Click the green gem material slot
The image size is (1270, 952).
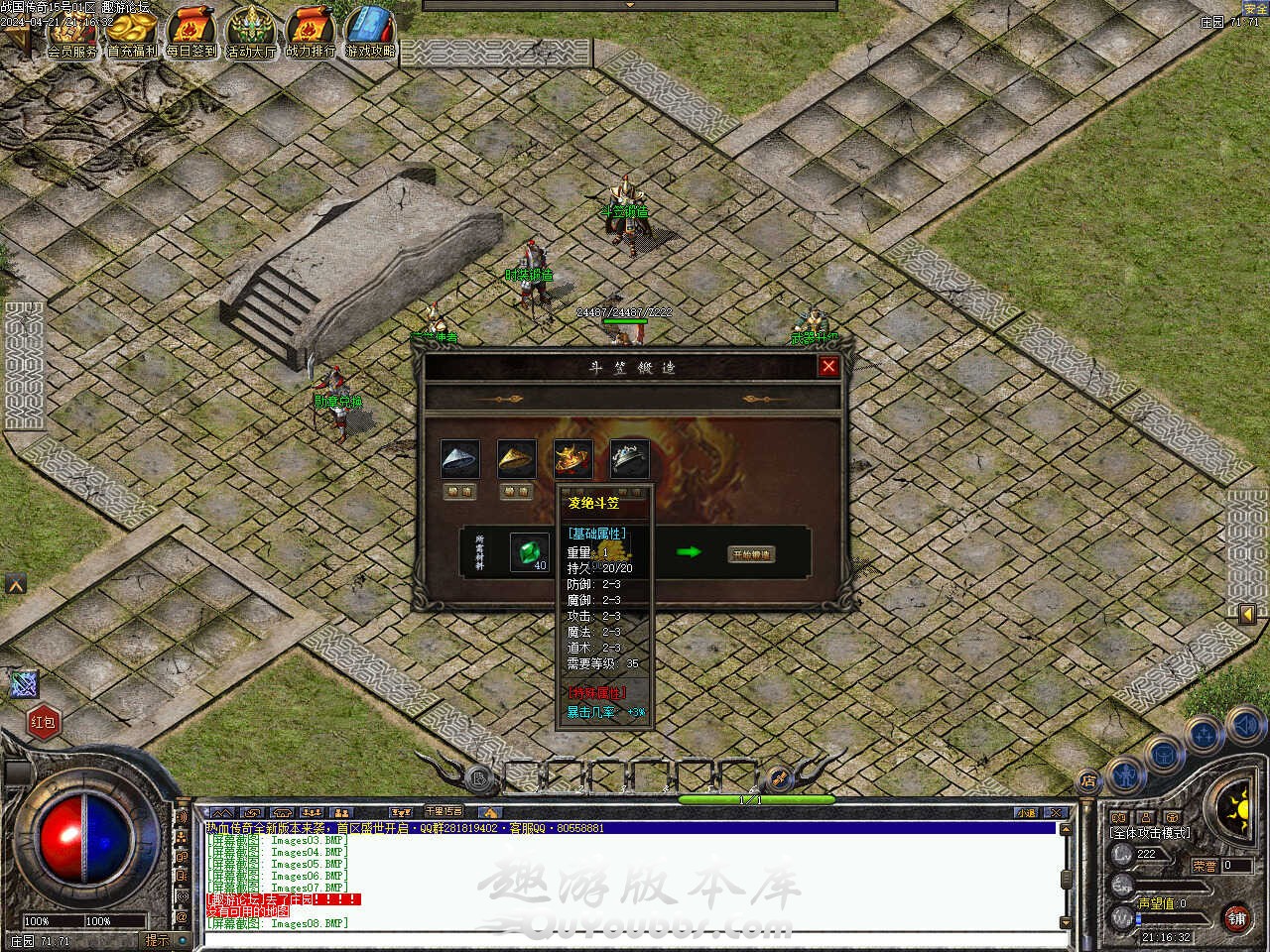click(529, 552)
